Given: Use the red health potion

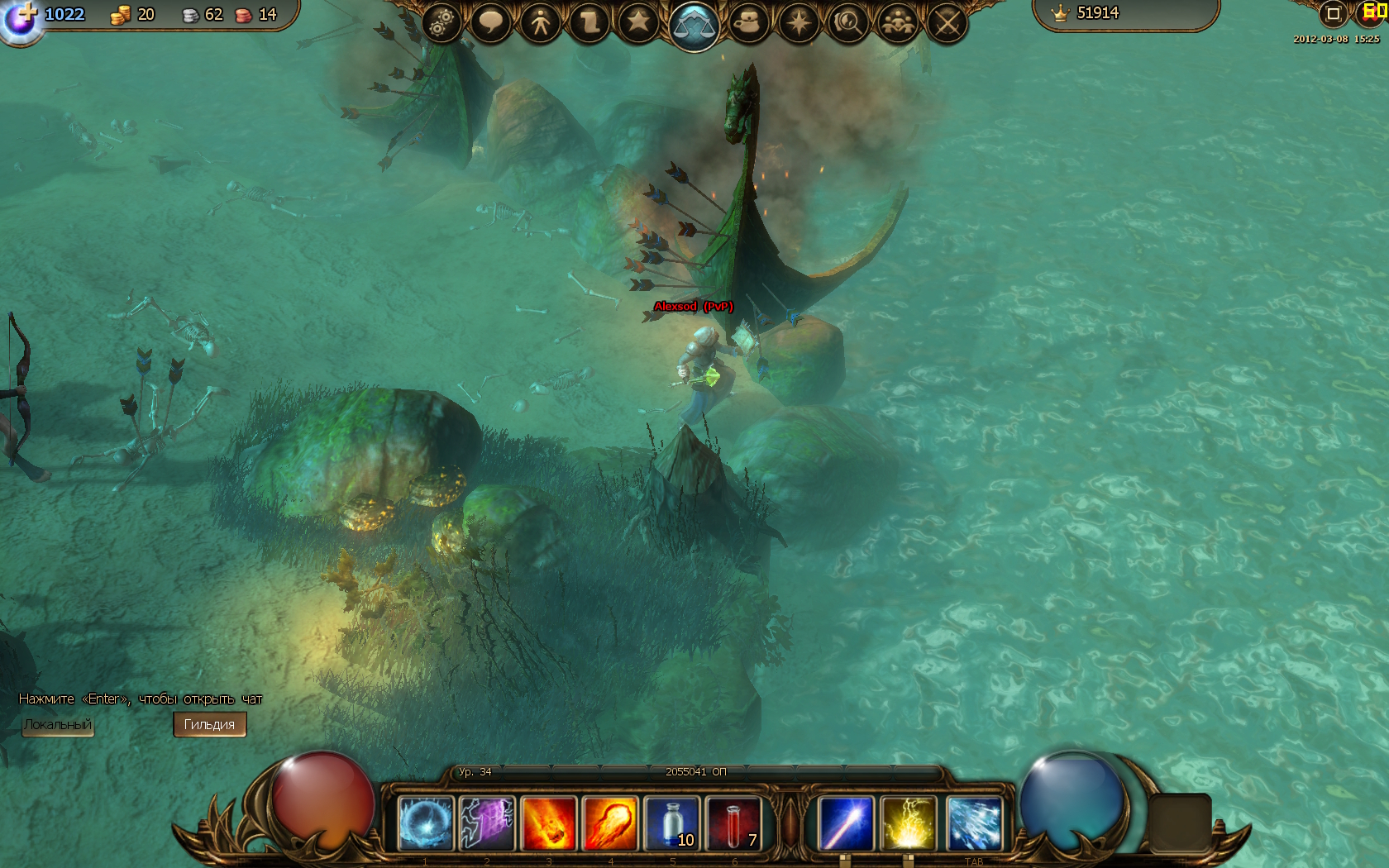Looking at the screenshot, I should click(733, 823).
